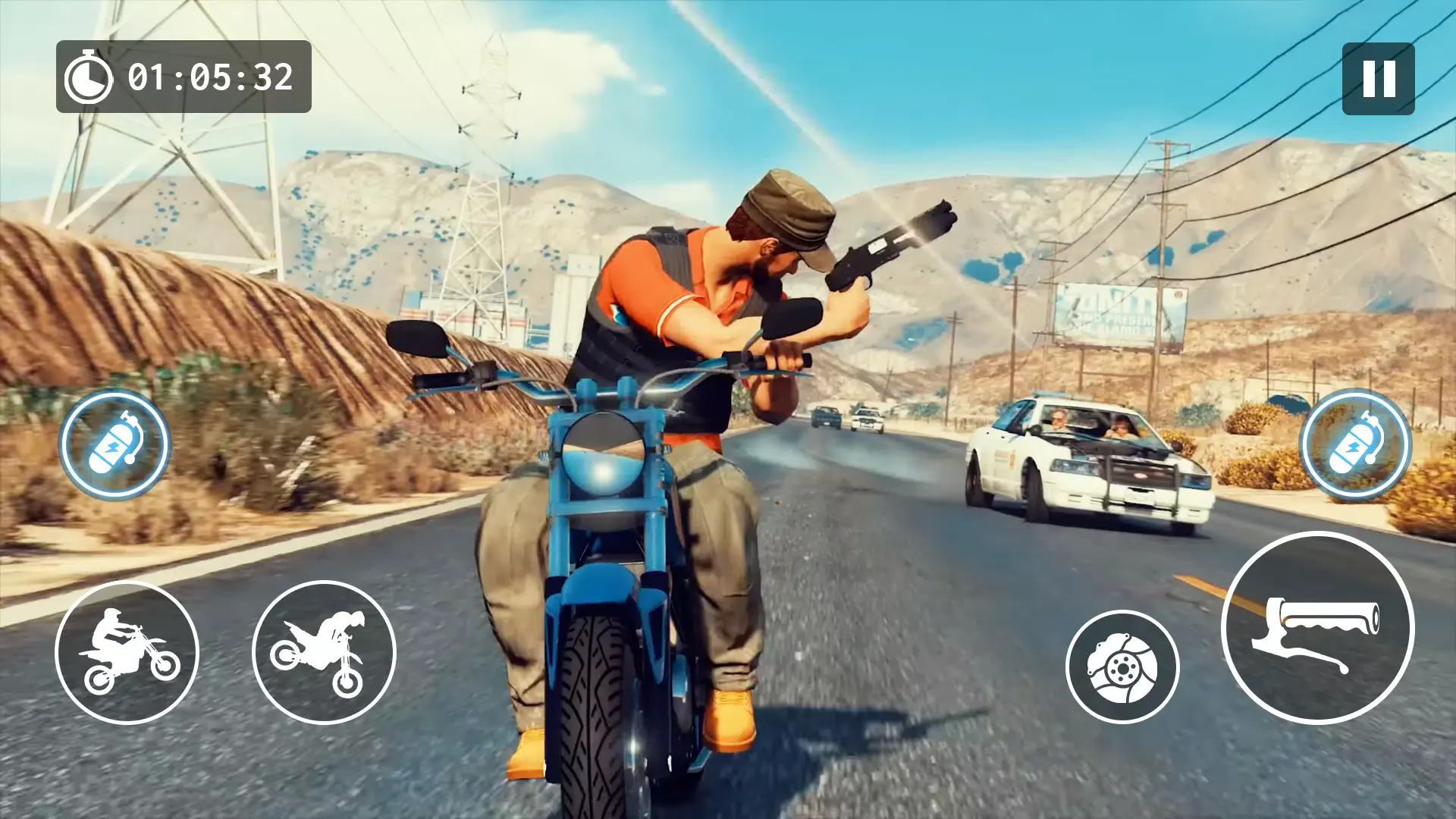
Task: Activate the left nitro boost button
Action: [115, 444]
